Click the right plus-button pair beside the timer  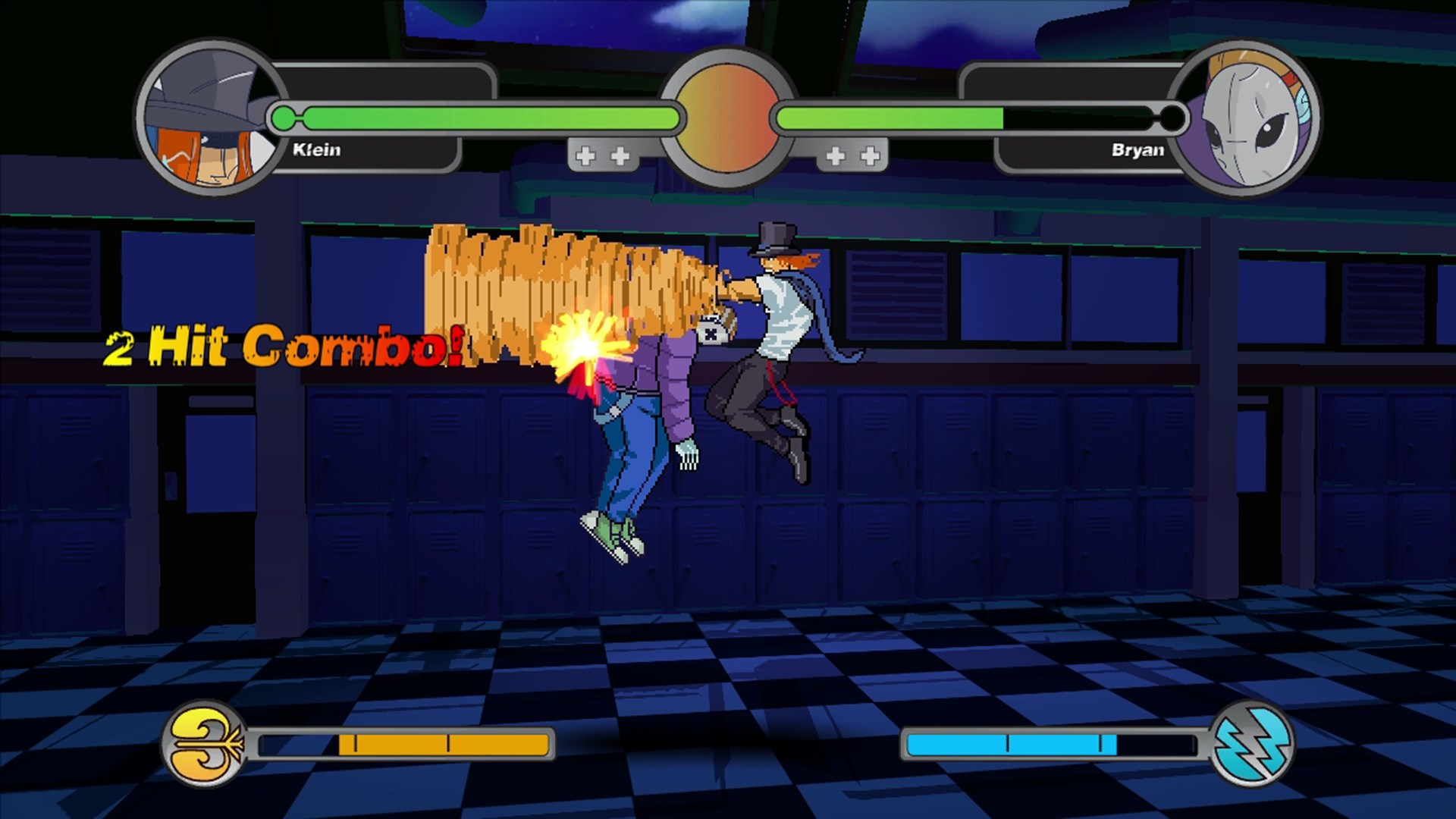tap(851, 155)
